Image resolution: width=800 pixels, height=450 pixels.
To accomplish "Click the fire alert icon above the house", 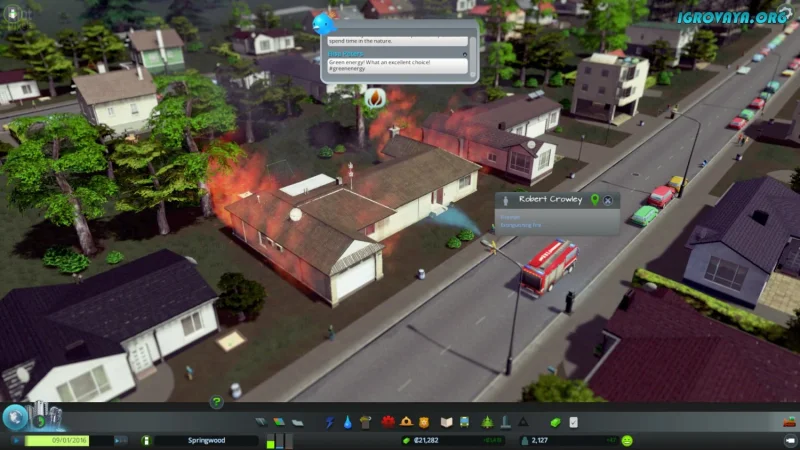I will pyautogui.click(x=375, y=98).
